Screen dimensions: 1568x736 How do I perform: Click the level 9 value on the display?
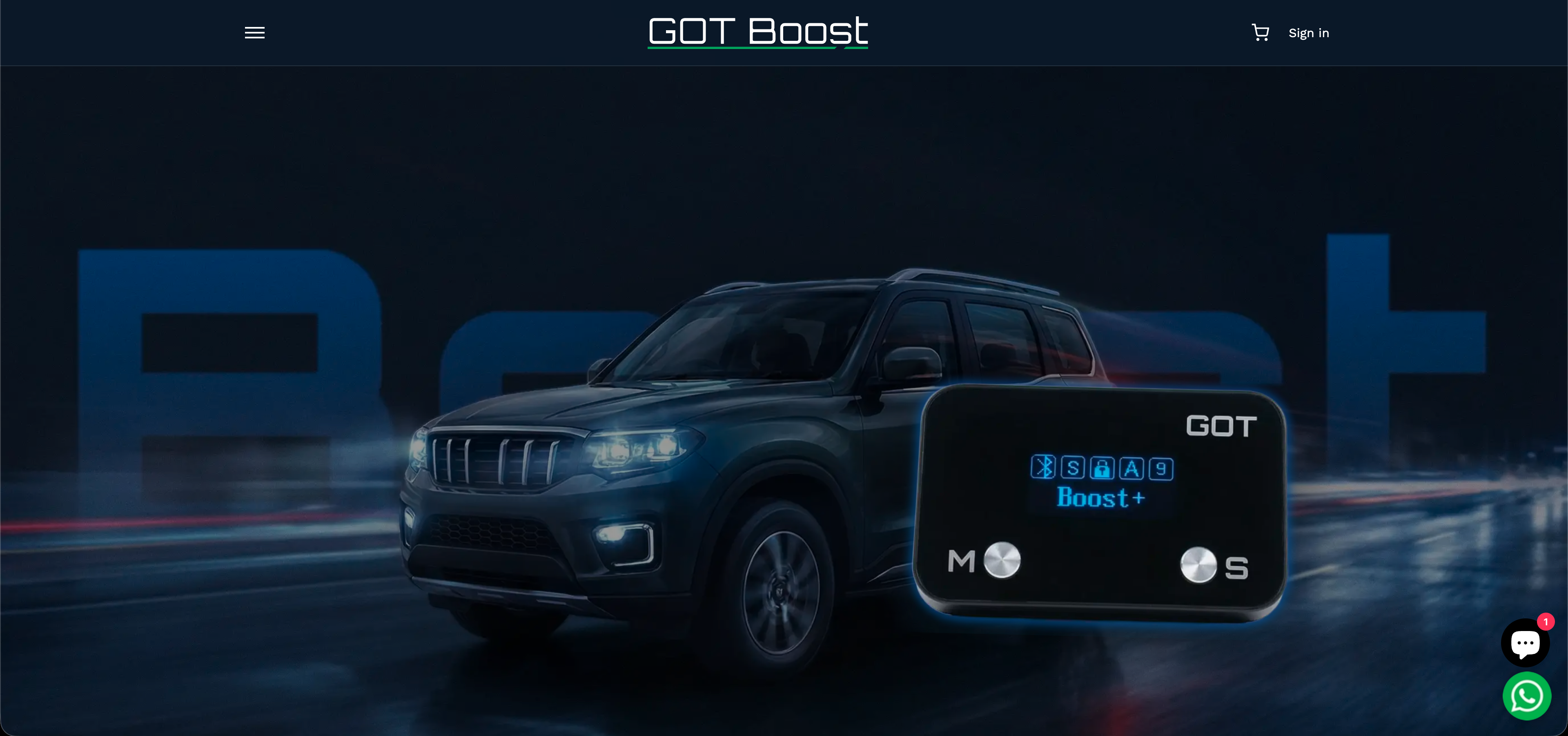pos(1161,469)
